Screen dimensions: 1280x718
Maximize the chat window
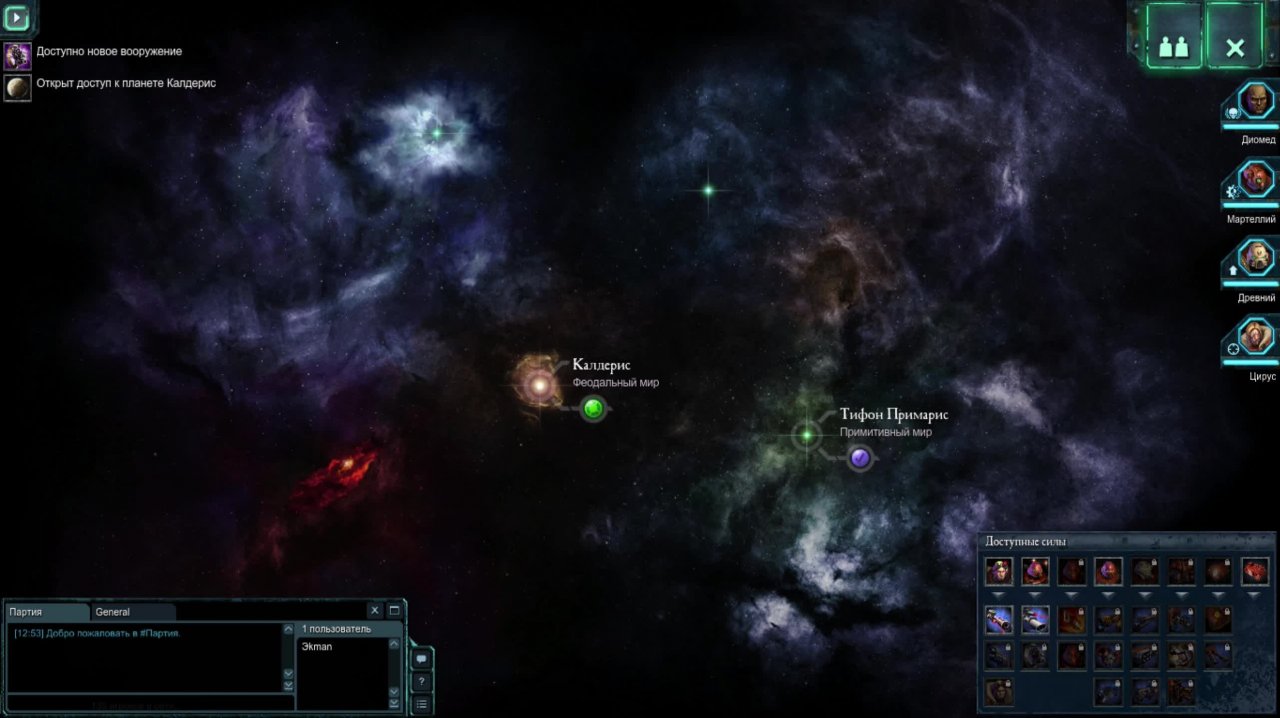click(x=394, y=610)
